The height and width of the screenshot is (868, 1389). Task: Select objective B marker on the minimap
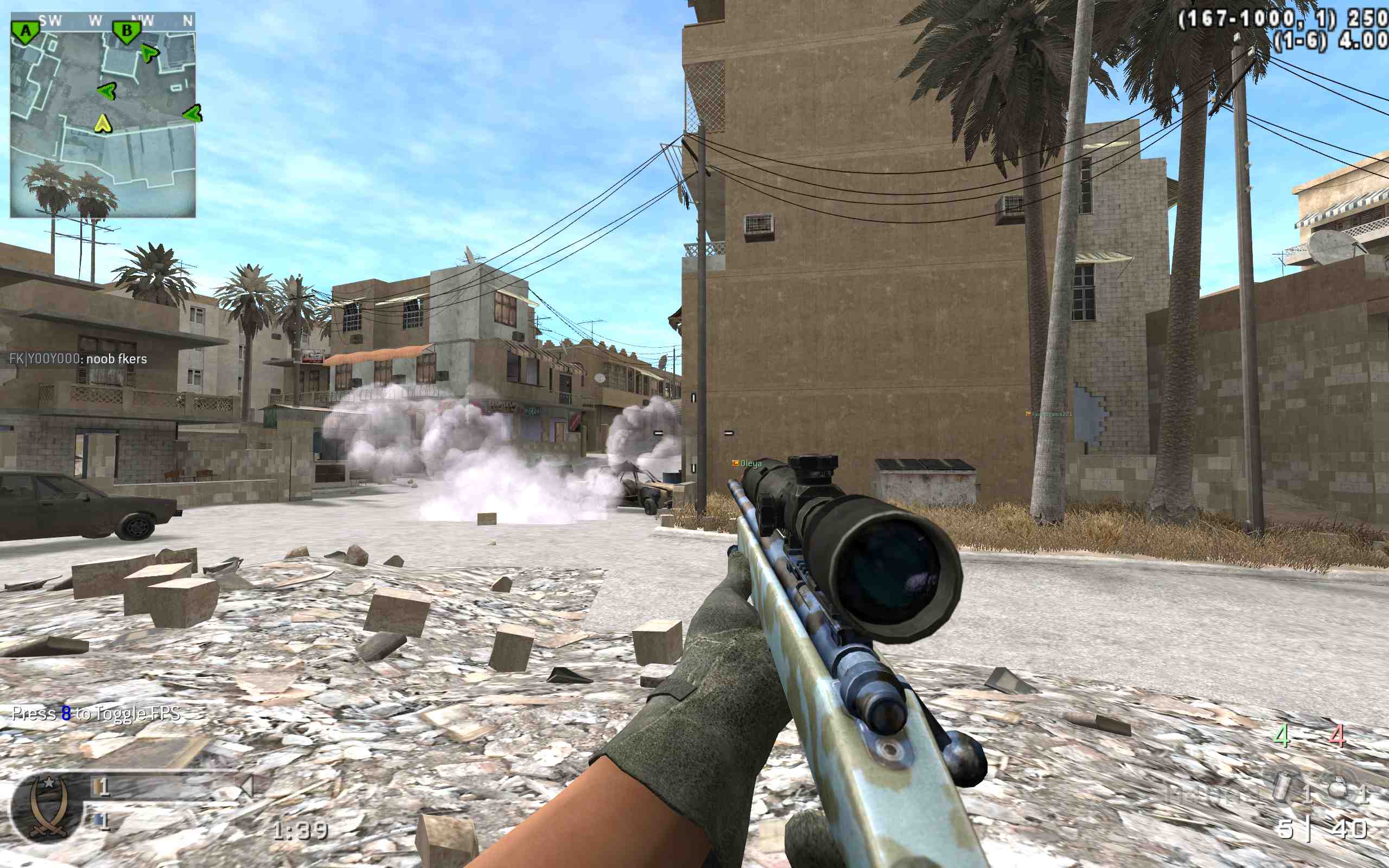coord(126,31)
